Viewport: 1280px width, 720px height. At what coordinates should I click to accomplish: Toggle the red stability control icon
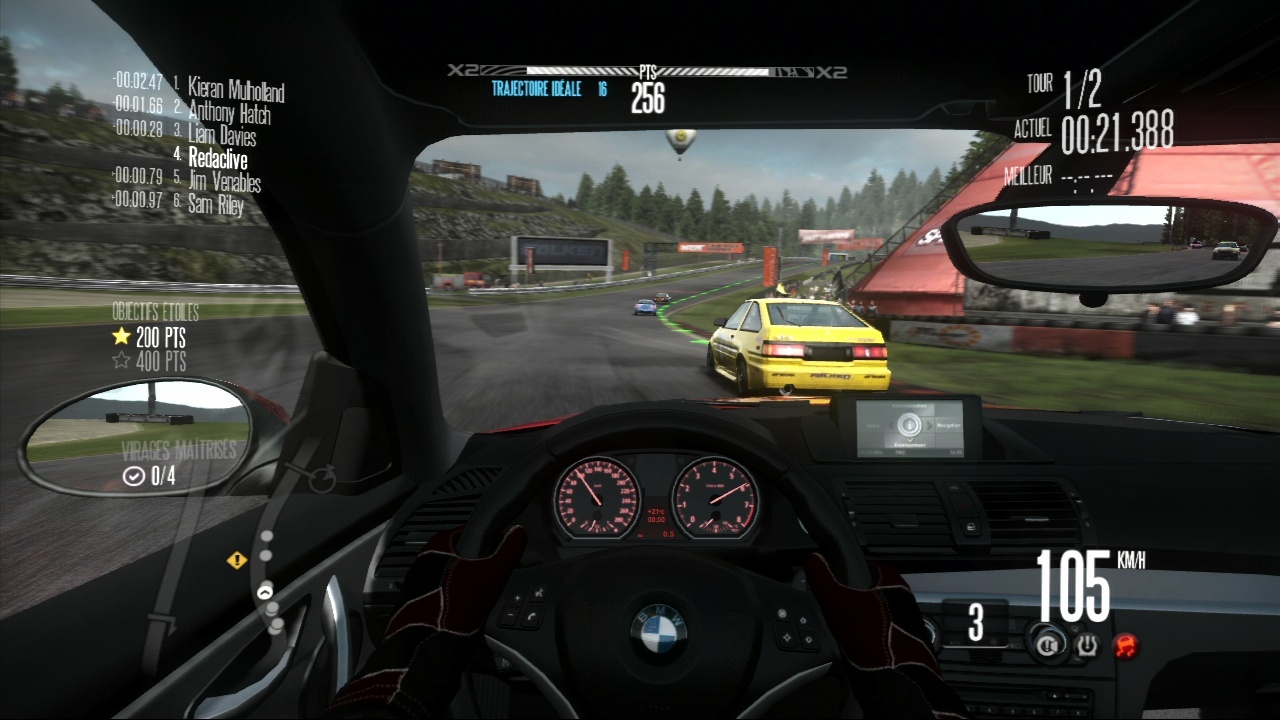point(1127,645)
